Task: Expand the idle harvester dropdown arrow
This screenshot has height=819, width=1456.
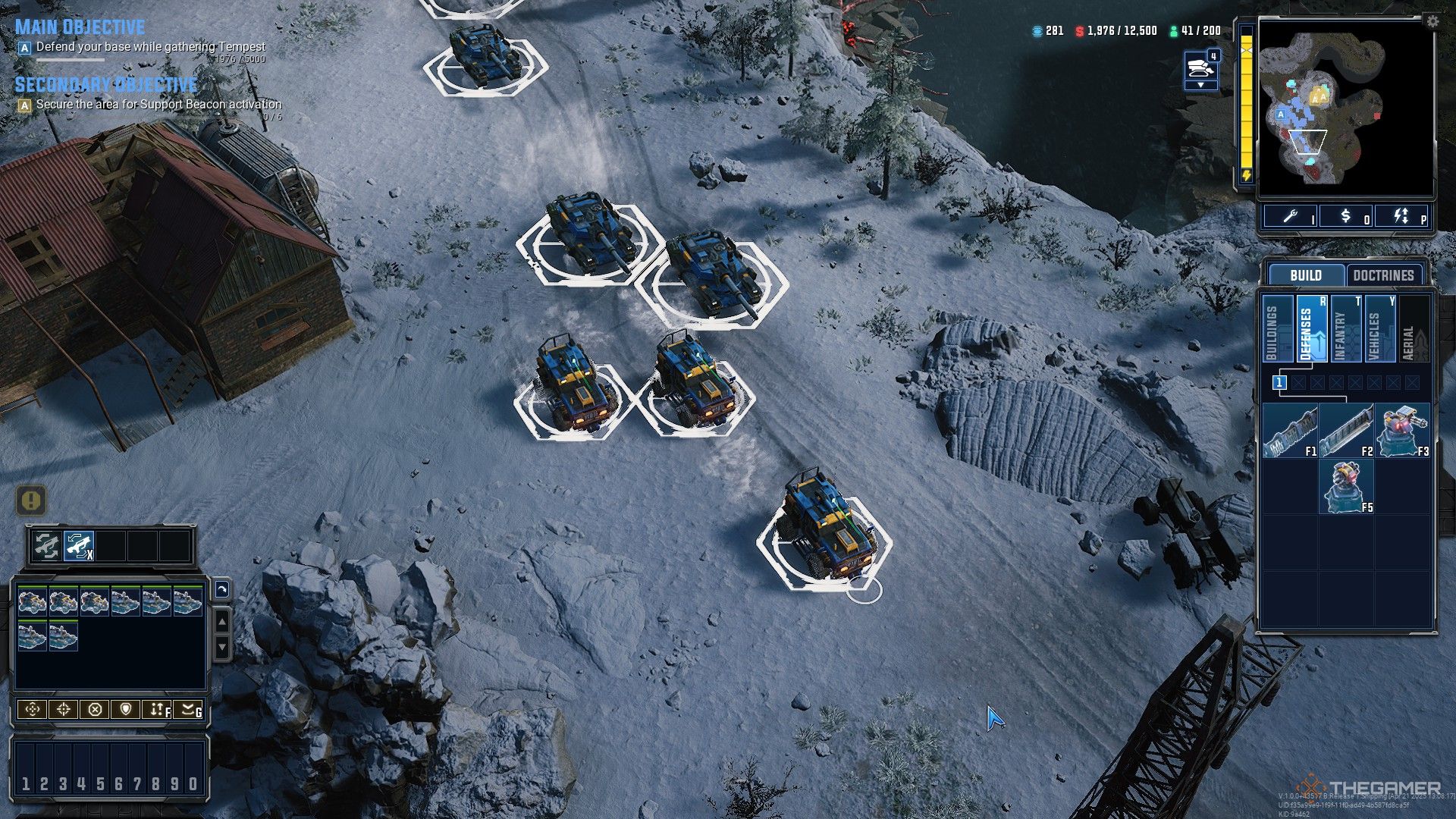Action: (x=1200, y=85)
